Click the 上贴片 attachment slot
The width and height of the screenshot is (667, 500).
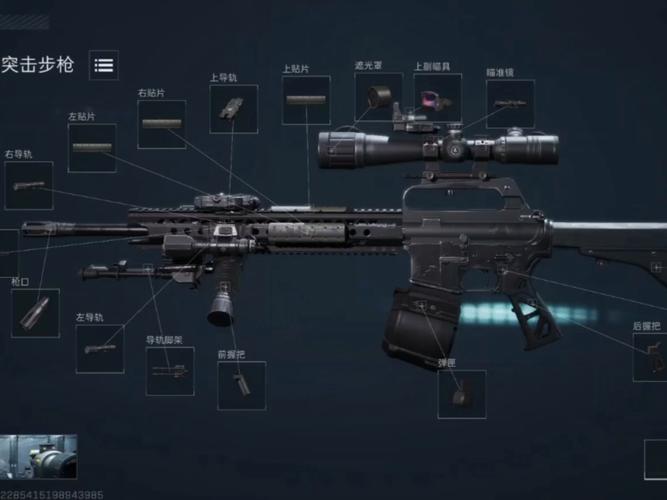click(x=306, y=100)
